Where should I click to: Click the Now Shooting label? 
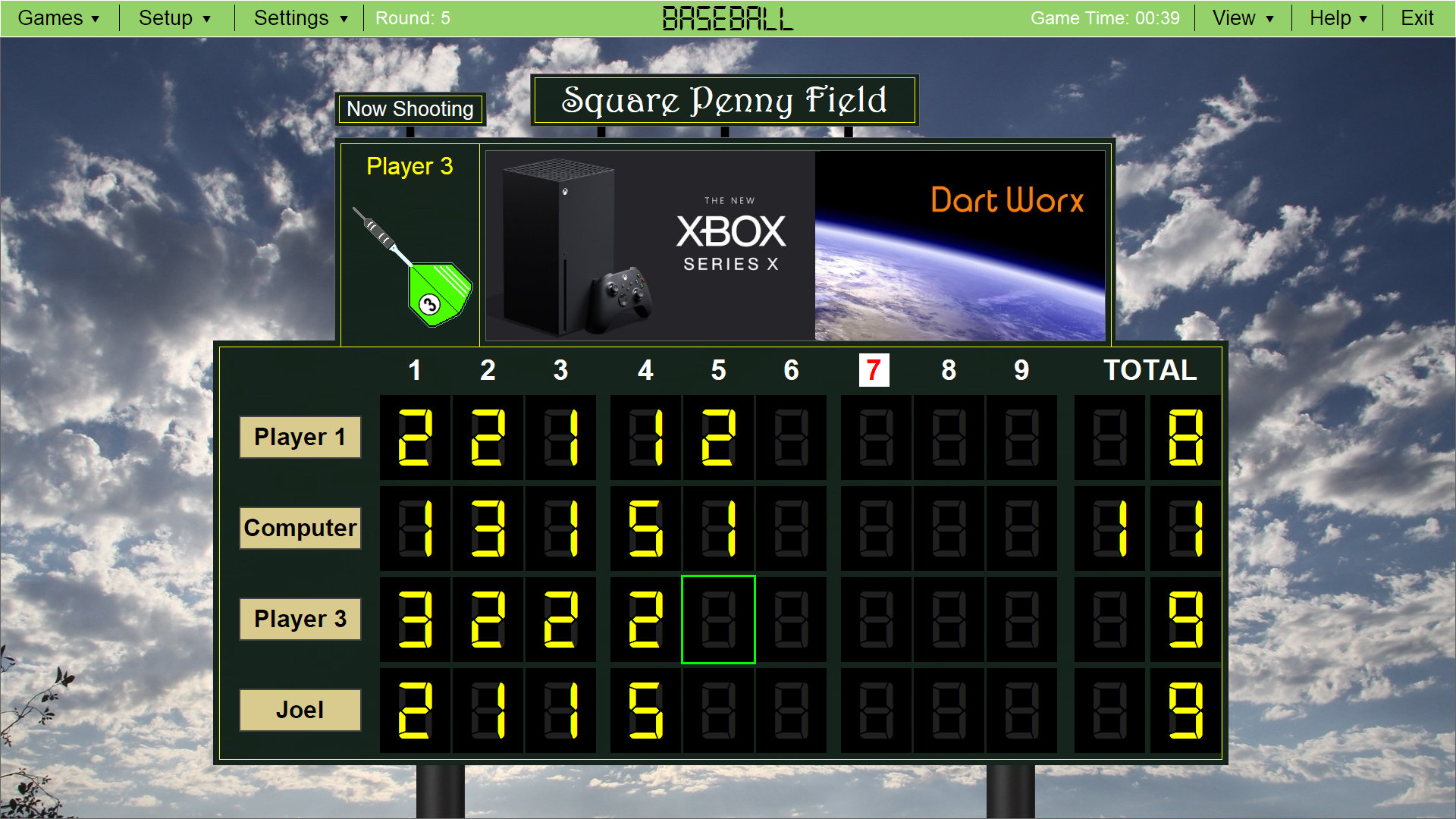pyautogui.click(x=410, y=109)
